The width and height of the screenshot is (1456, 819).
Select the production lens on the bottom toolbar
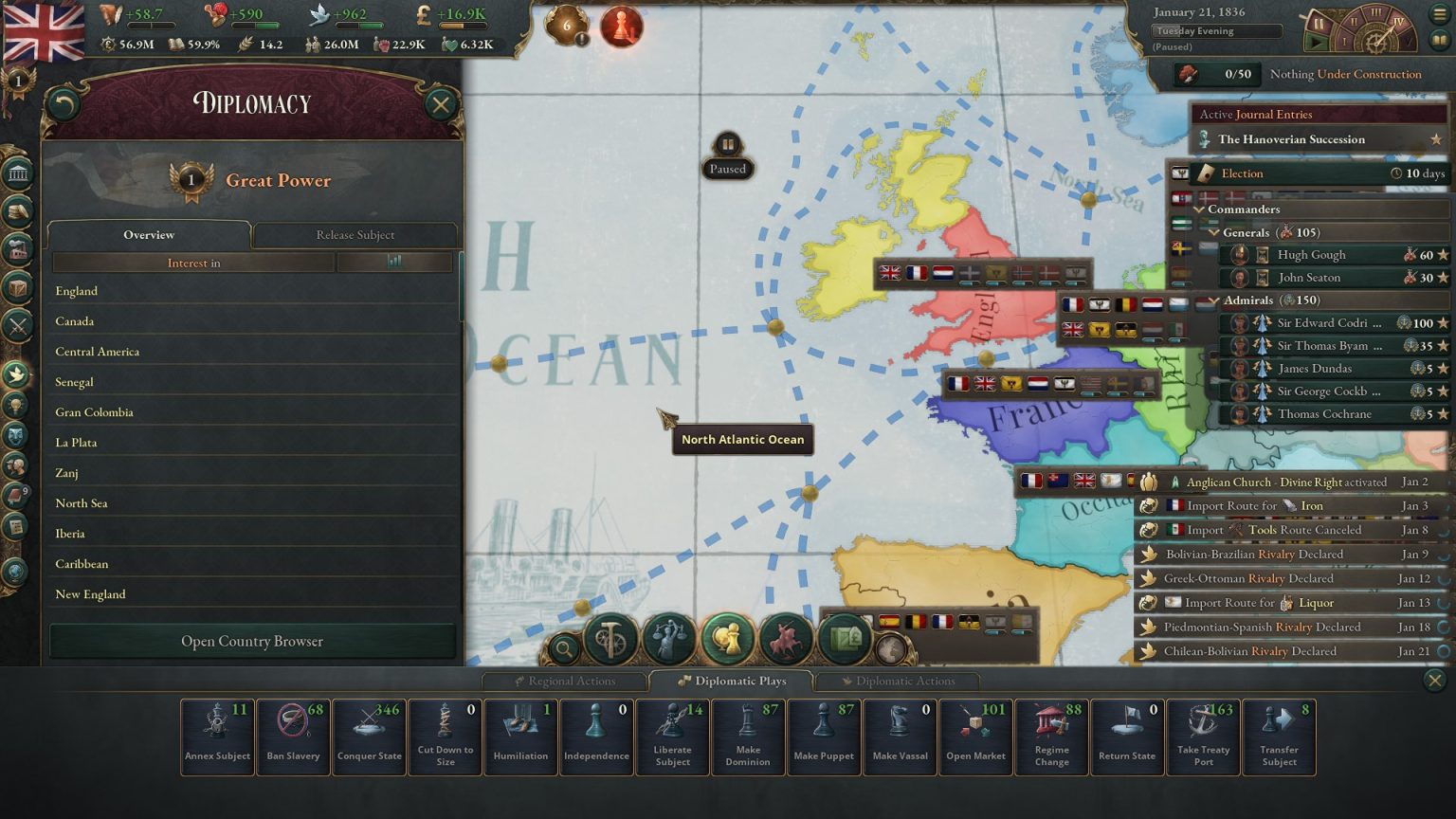610,639
